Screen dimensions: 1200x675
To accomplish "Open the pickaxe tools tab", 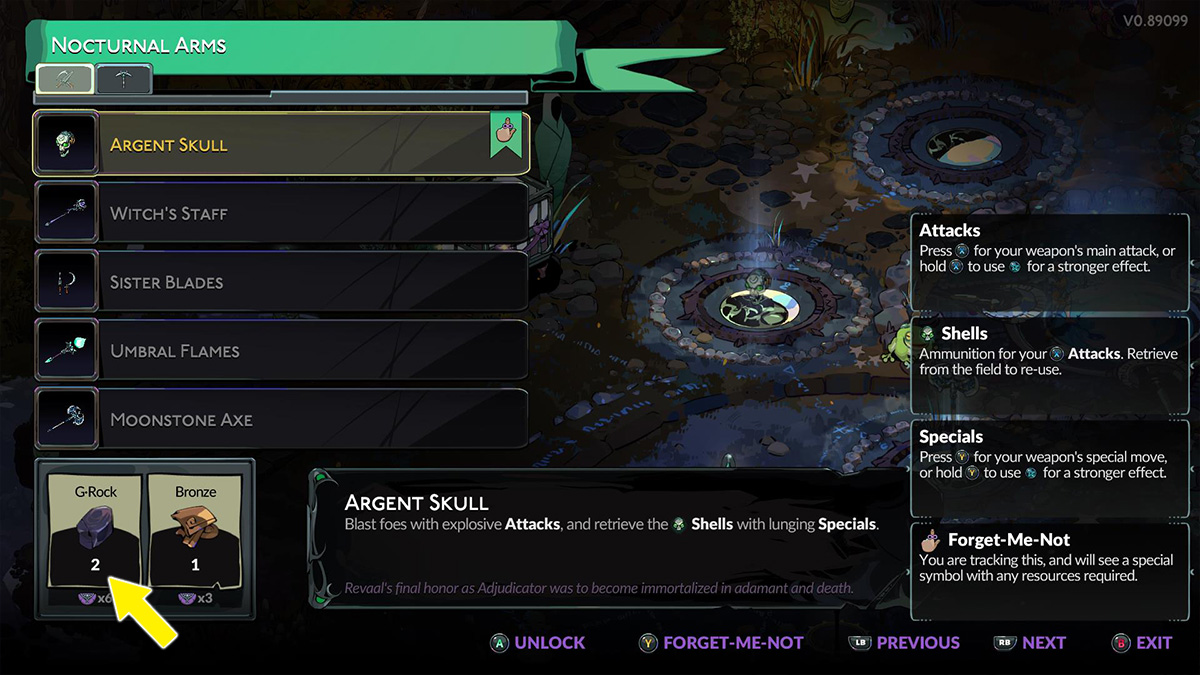I will coord(124,79).
